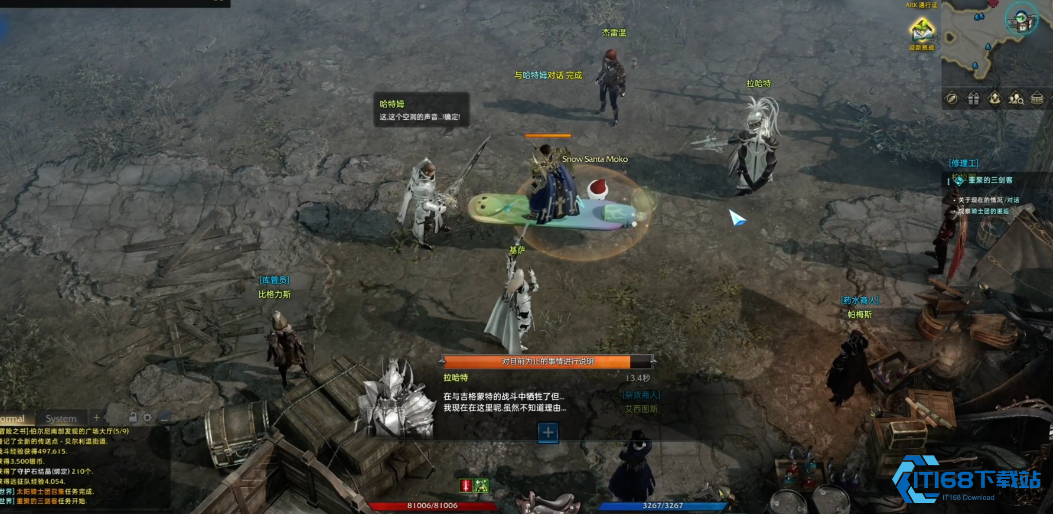Minimize the chat window
Screen dimensions: 1053x514
pyautogui.click(x=165, y=417)
